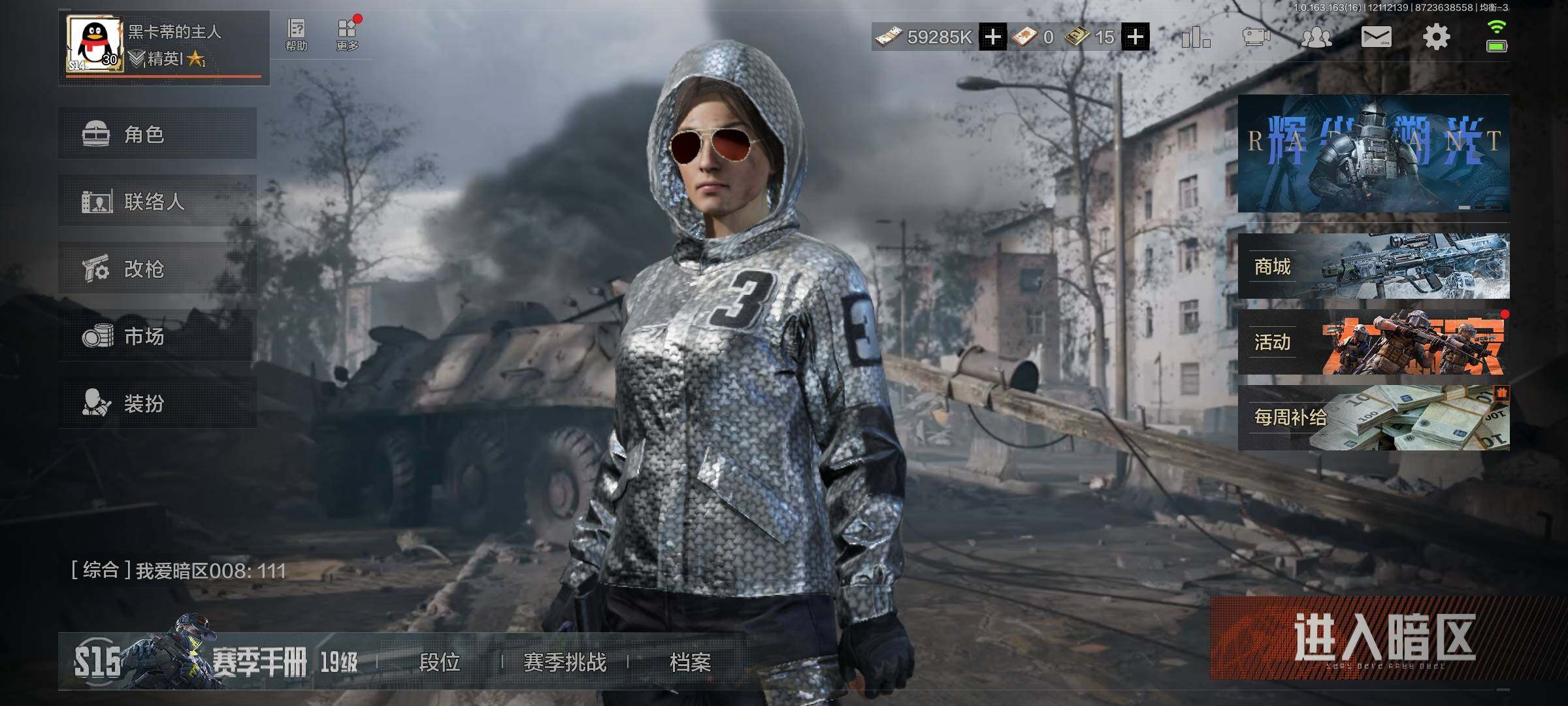
Task: Check the mail envelope icon
Action: (x=1376, y=37)
